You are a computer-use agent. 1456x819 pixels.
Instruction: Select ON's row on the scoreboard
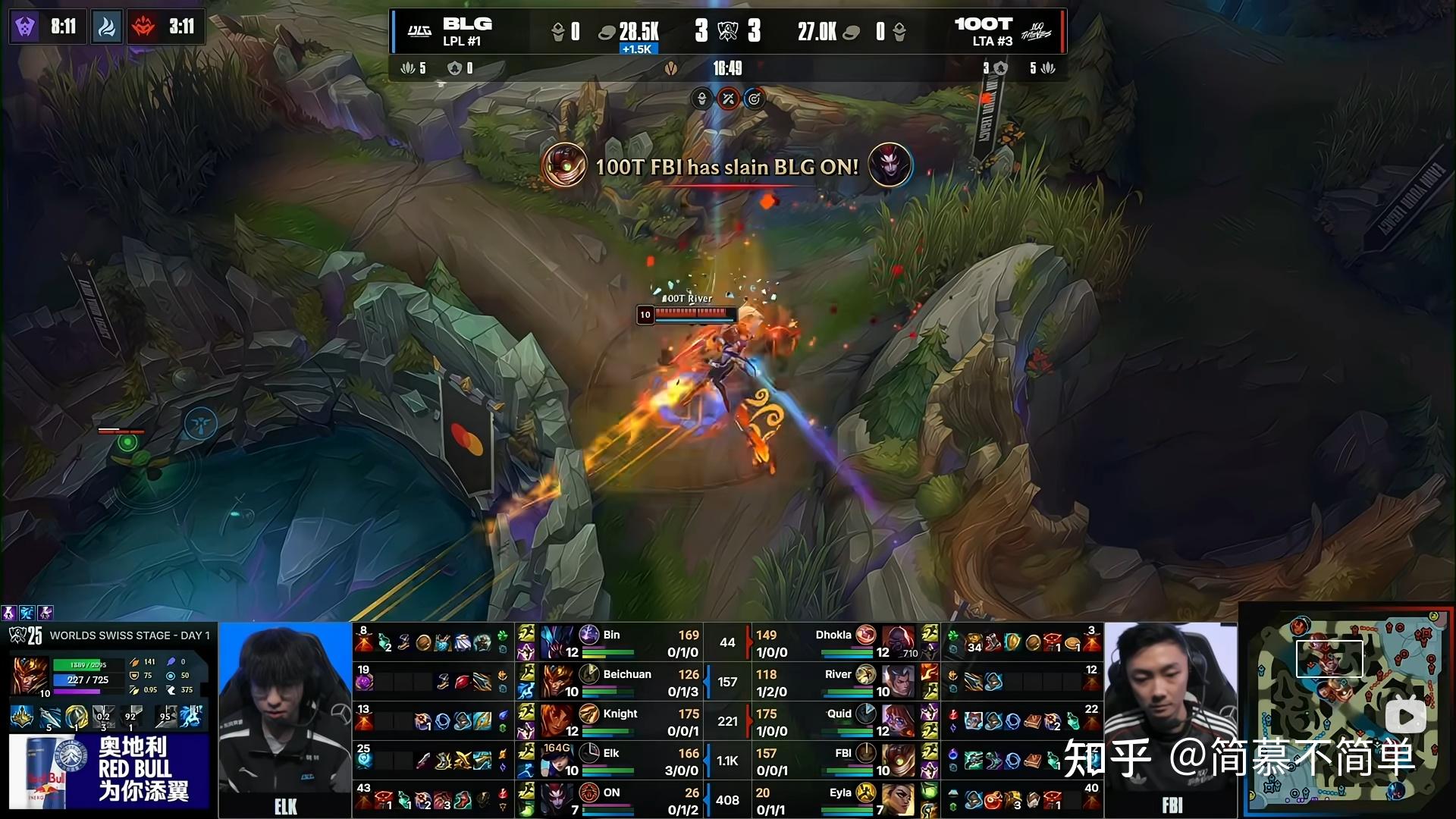coord(611,800)
